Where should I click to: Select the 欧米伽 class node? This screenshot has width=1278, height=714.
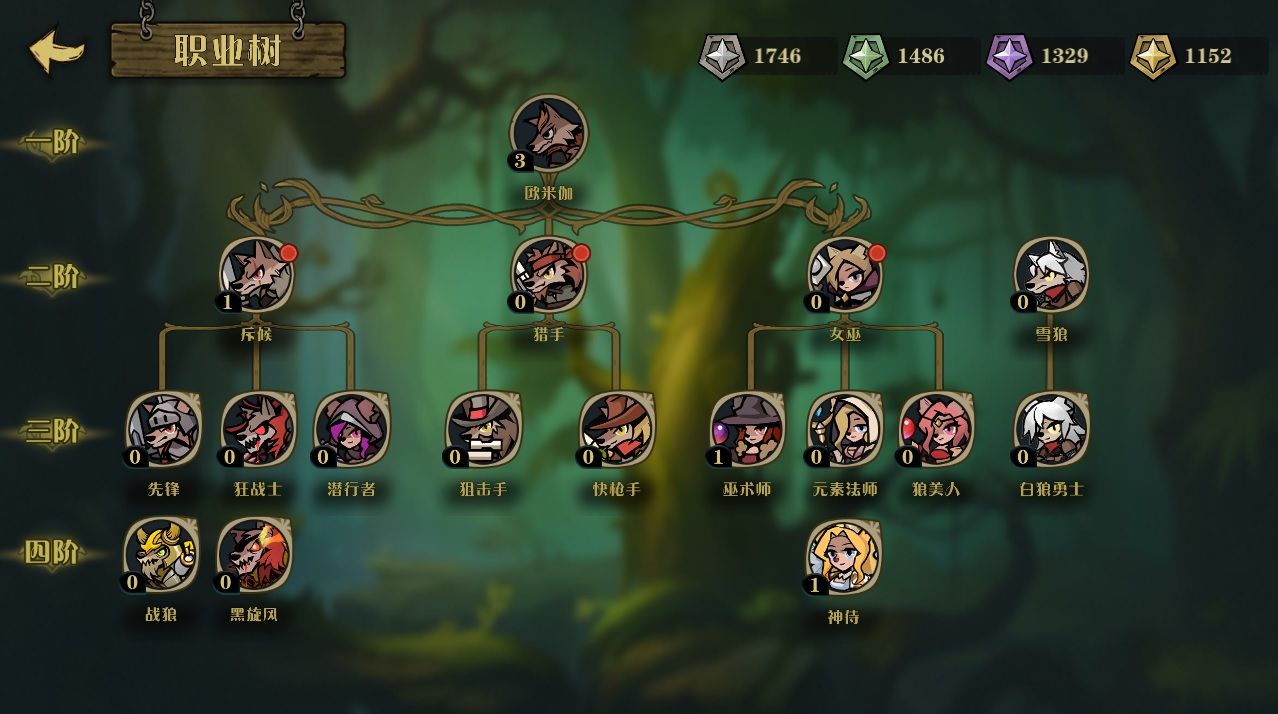pos(549,133)
